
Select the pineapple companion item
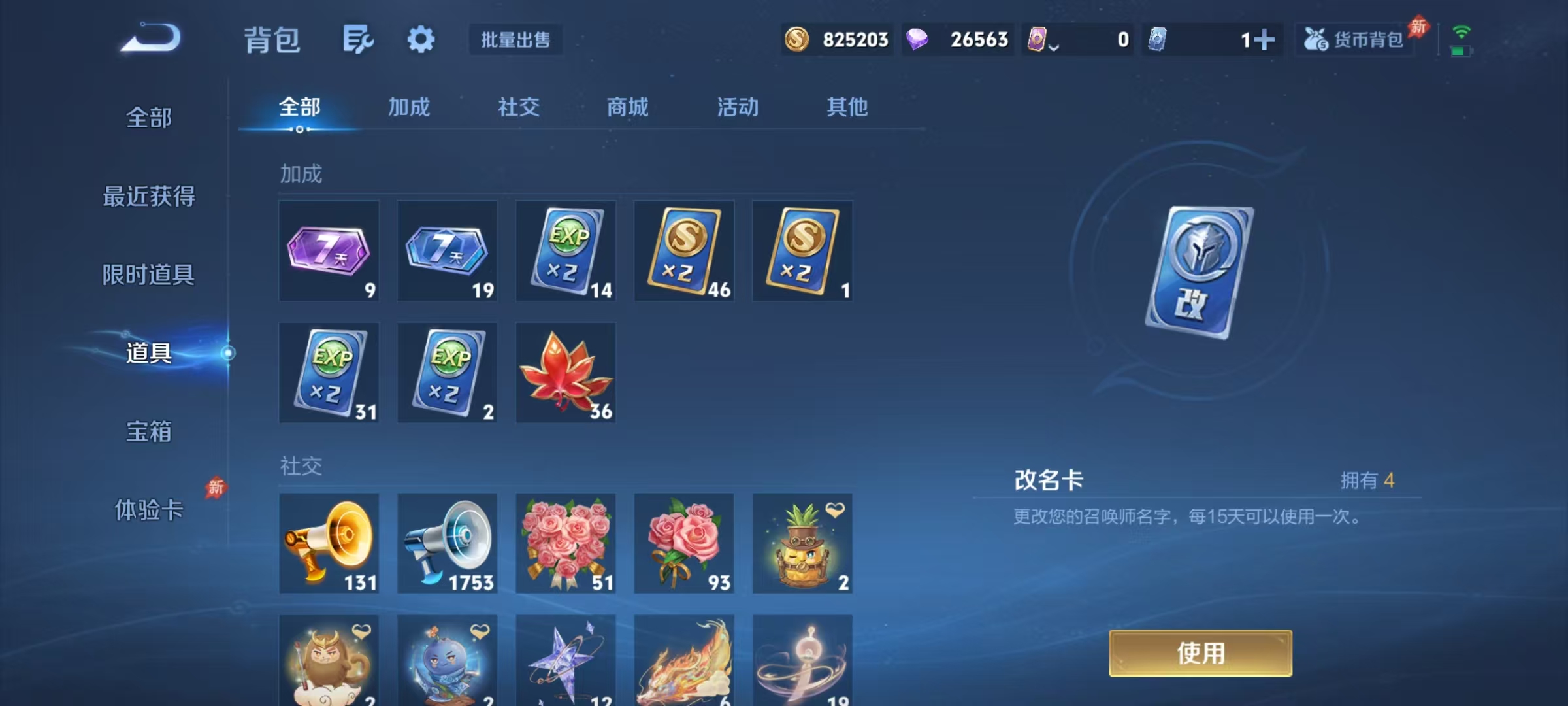[802, 543]
